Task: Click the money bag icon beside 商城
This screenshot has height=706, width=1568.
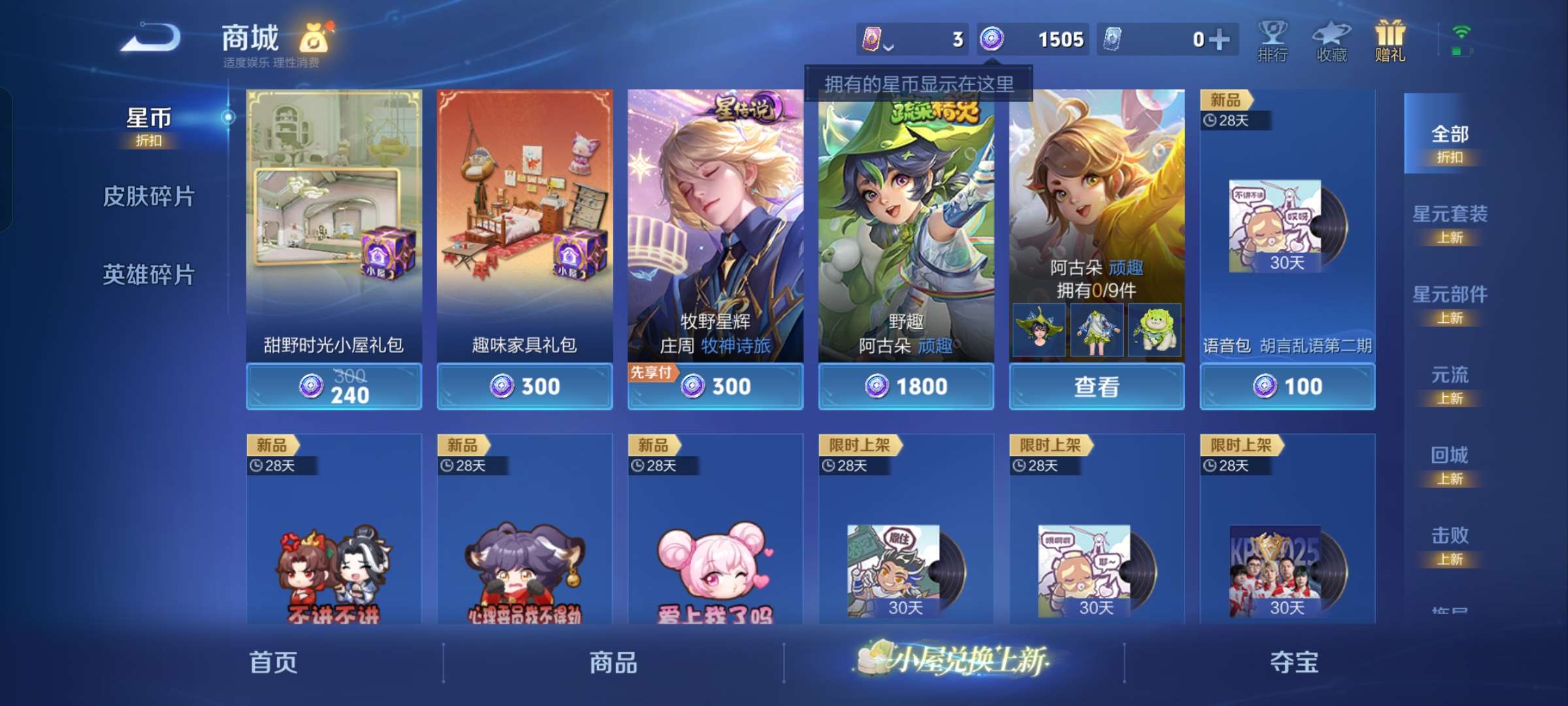Action: [315, 38]
